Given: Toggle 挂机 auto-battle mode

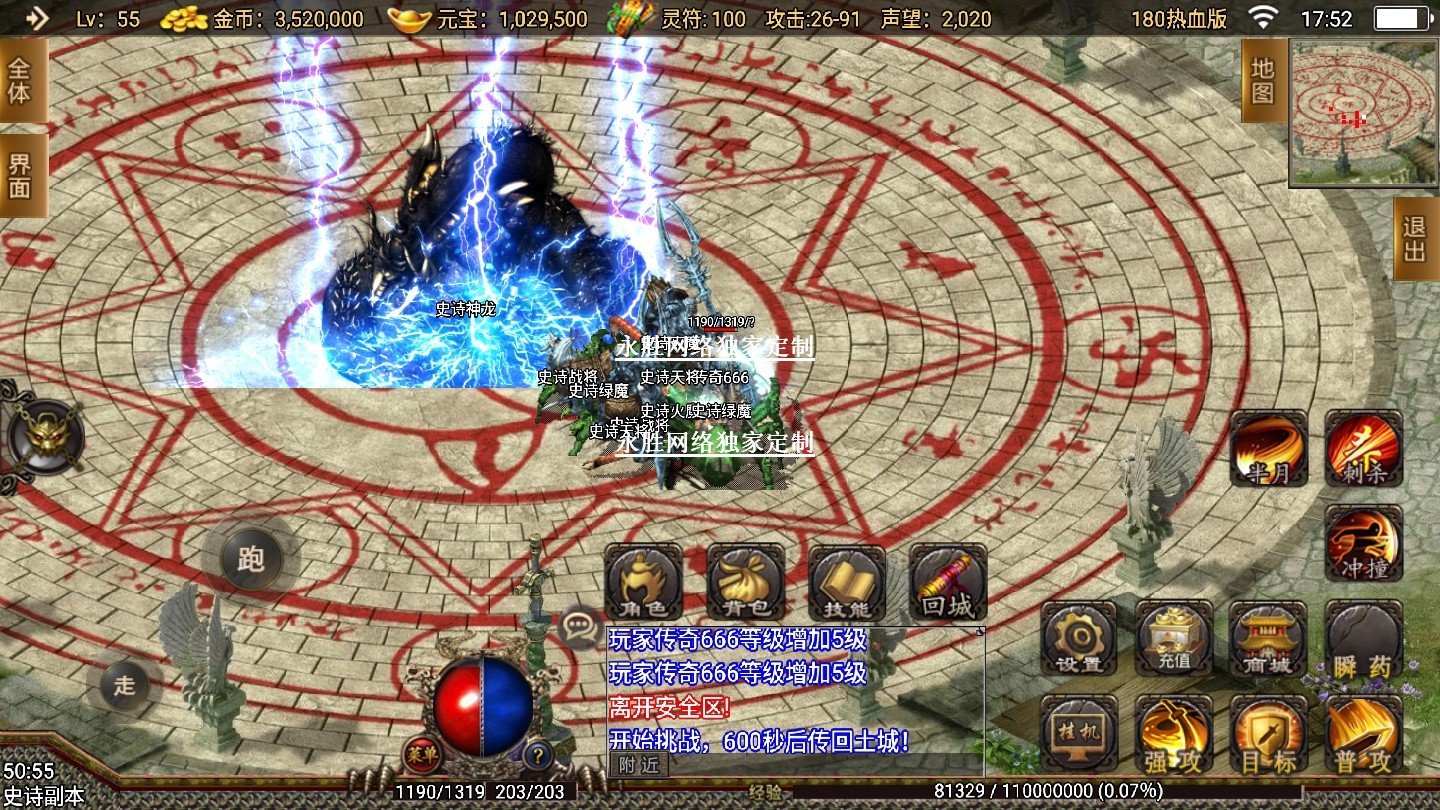Looking at the screenshot, I should [1079, 734].
